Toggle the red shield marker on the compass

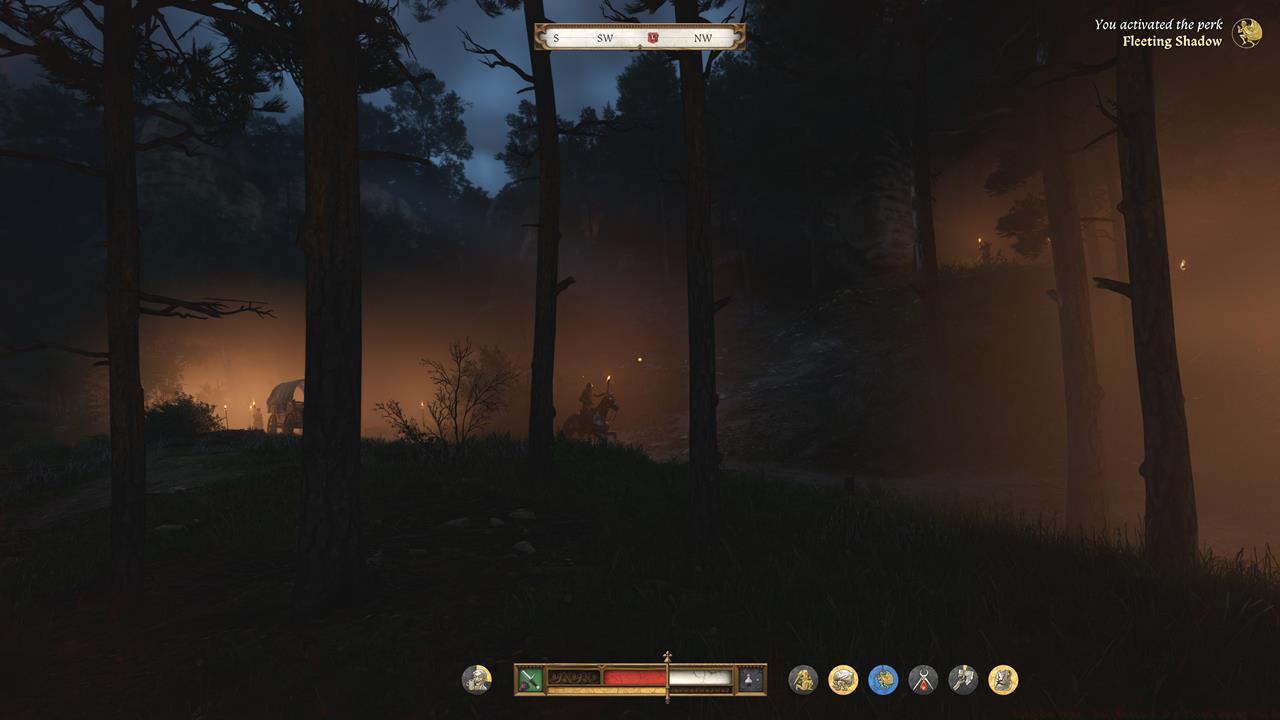tap(653, 37)
